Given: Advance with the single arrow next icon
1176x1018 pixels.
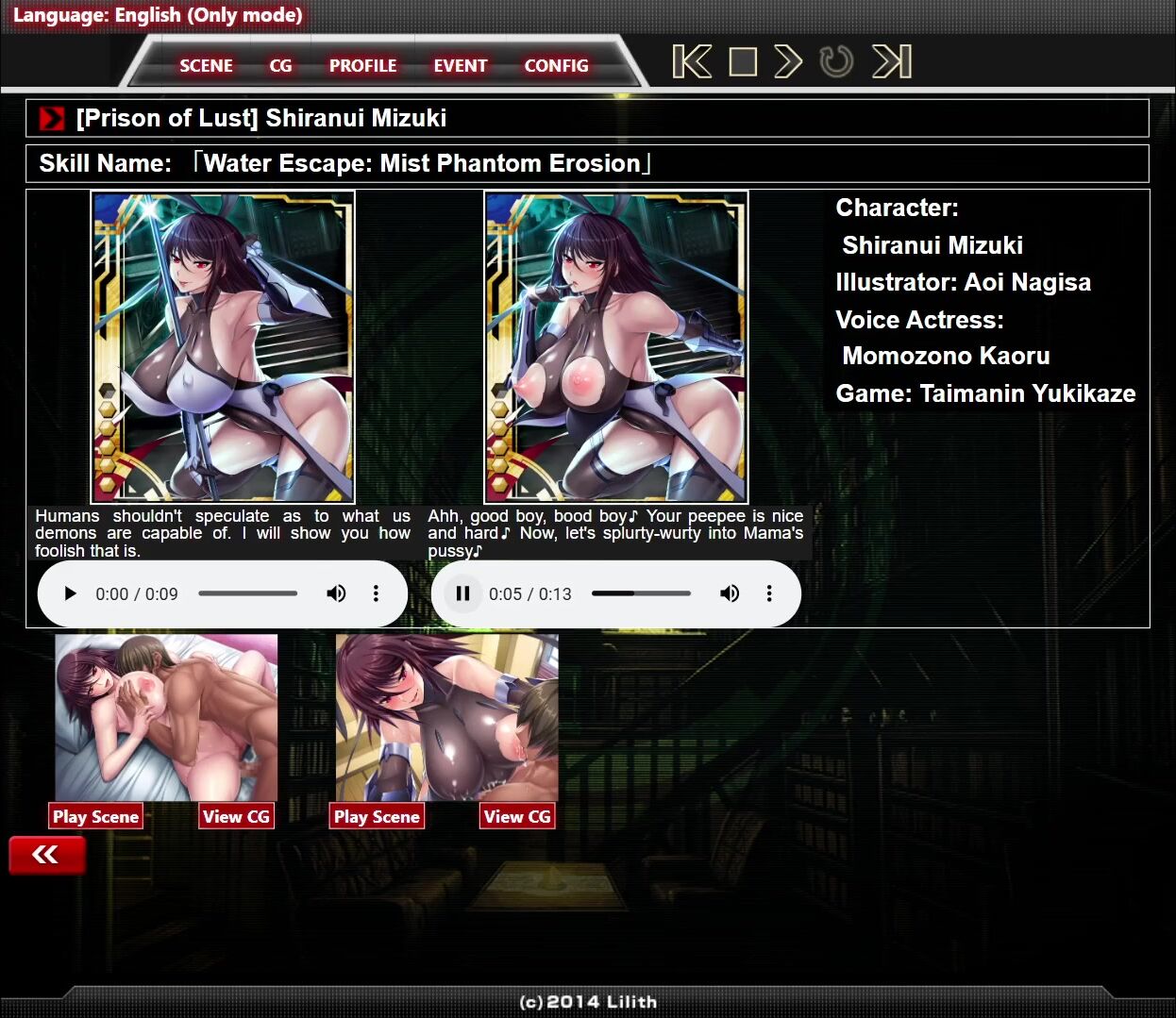Looking at the screenshot, I should [x=788, y=62].
